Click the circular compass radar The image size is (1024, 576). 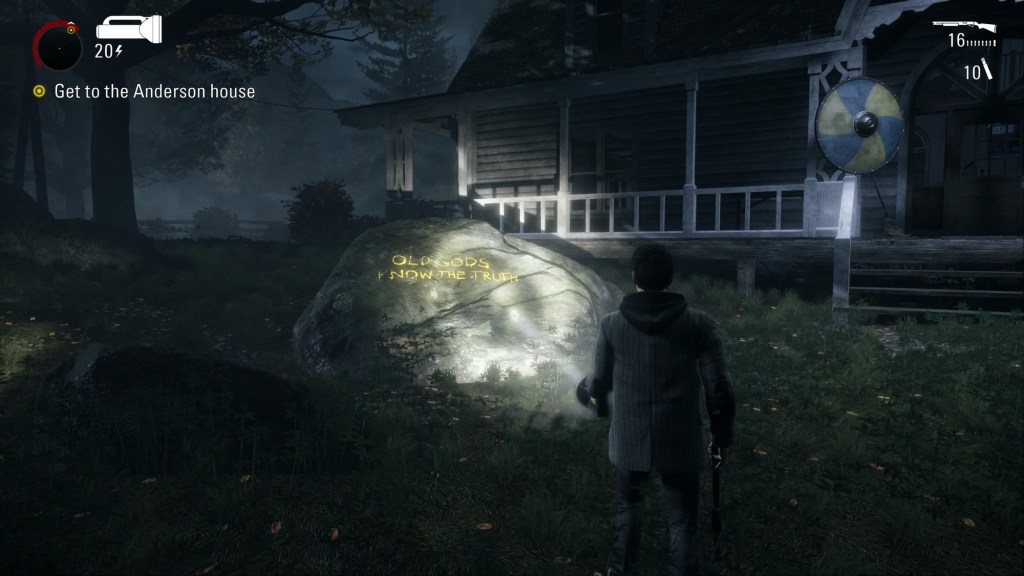click(x=57, y=46)
